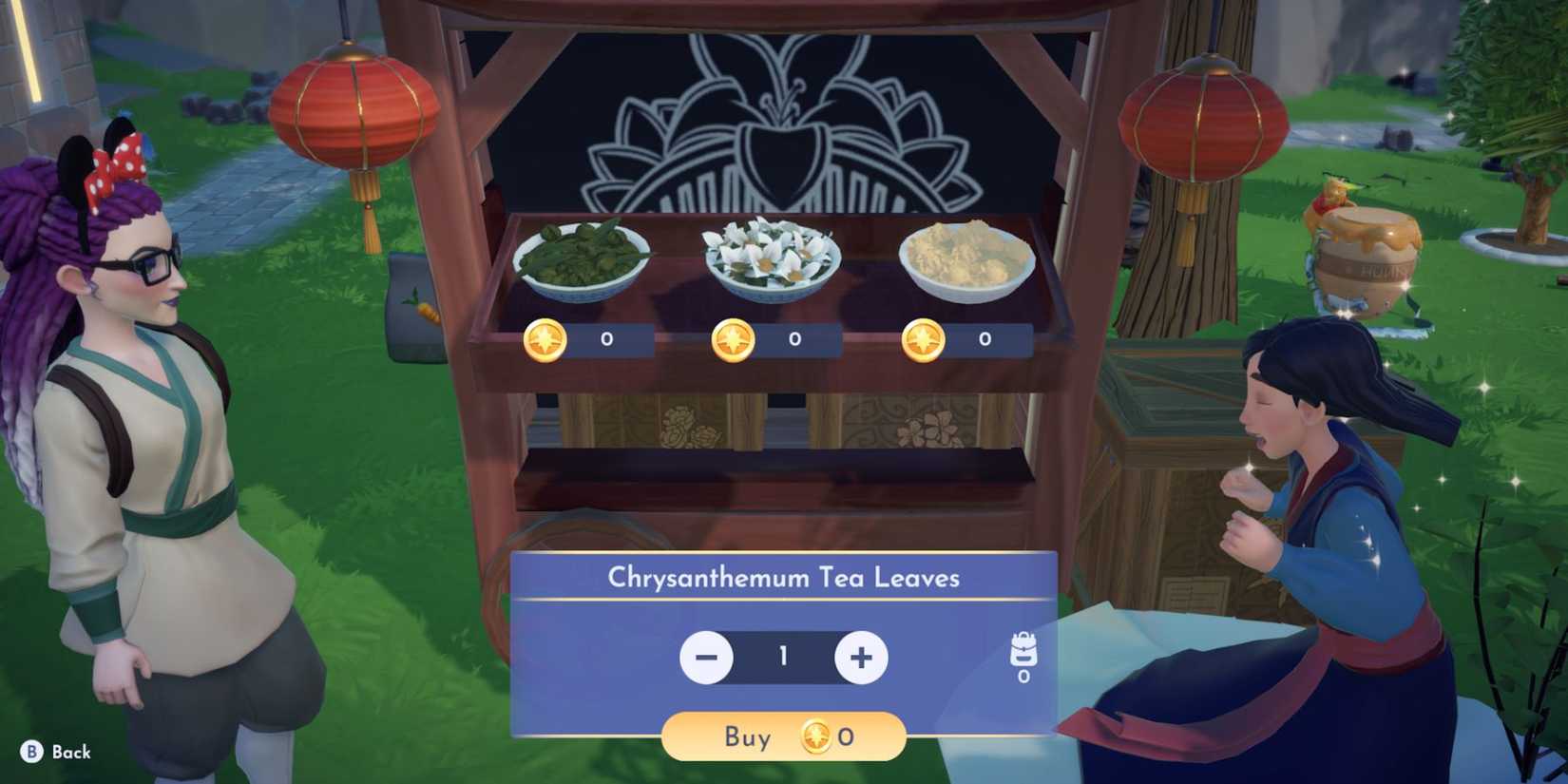
Task: Click the quantity field showing 1
Action: tap(782, 657)
